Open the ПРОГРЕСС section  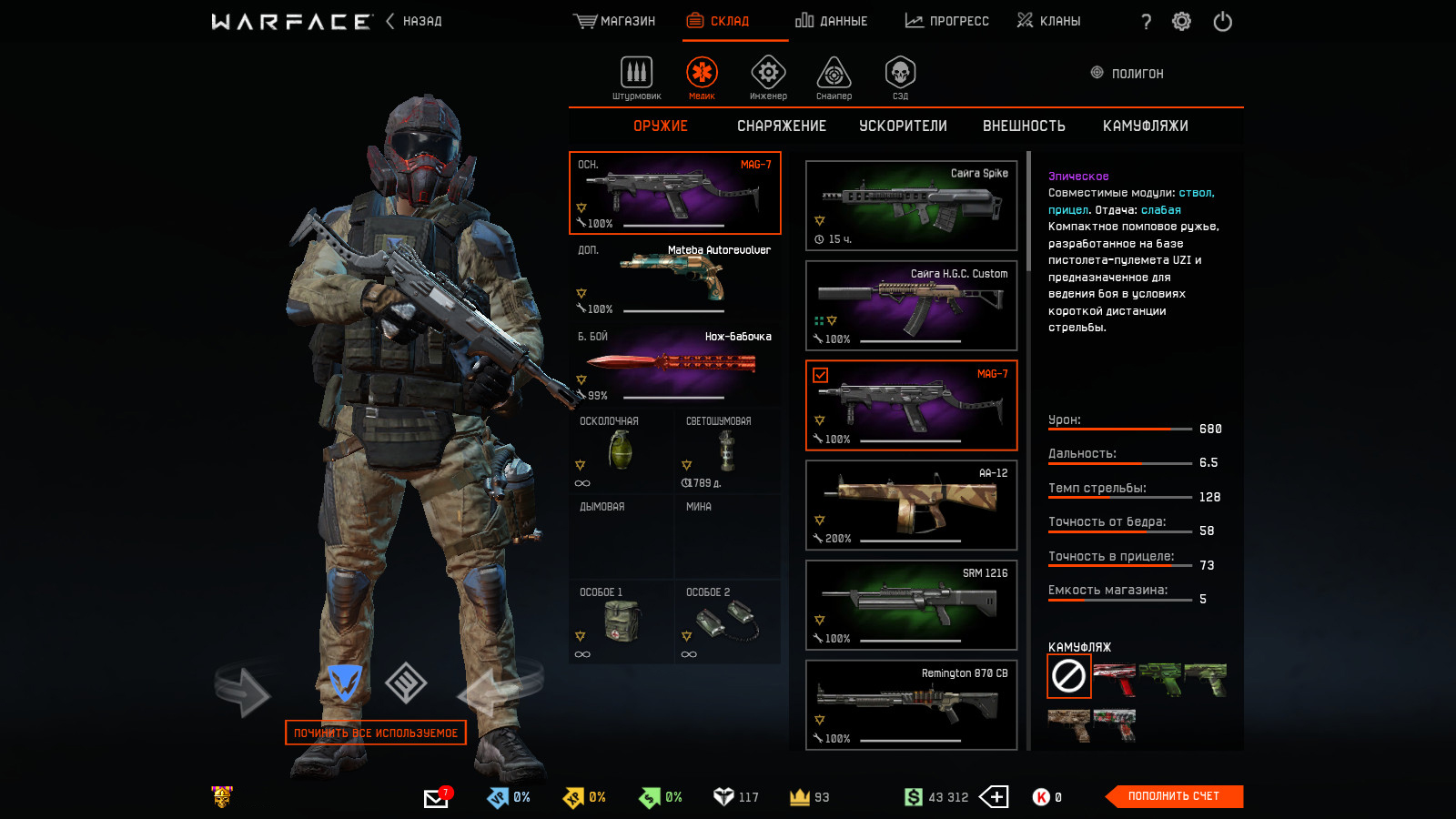tap(947, 21)
